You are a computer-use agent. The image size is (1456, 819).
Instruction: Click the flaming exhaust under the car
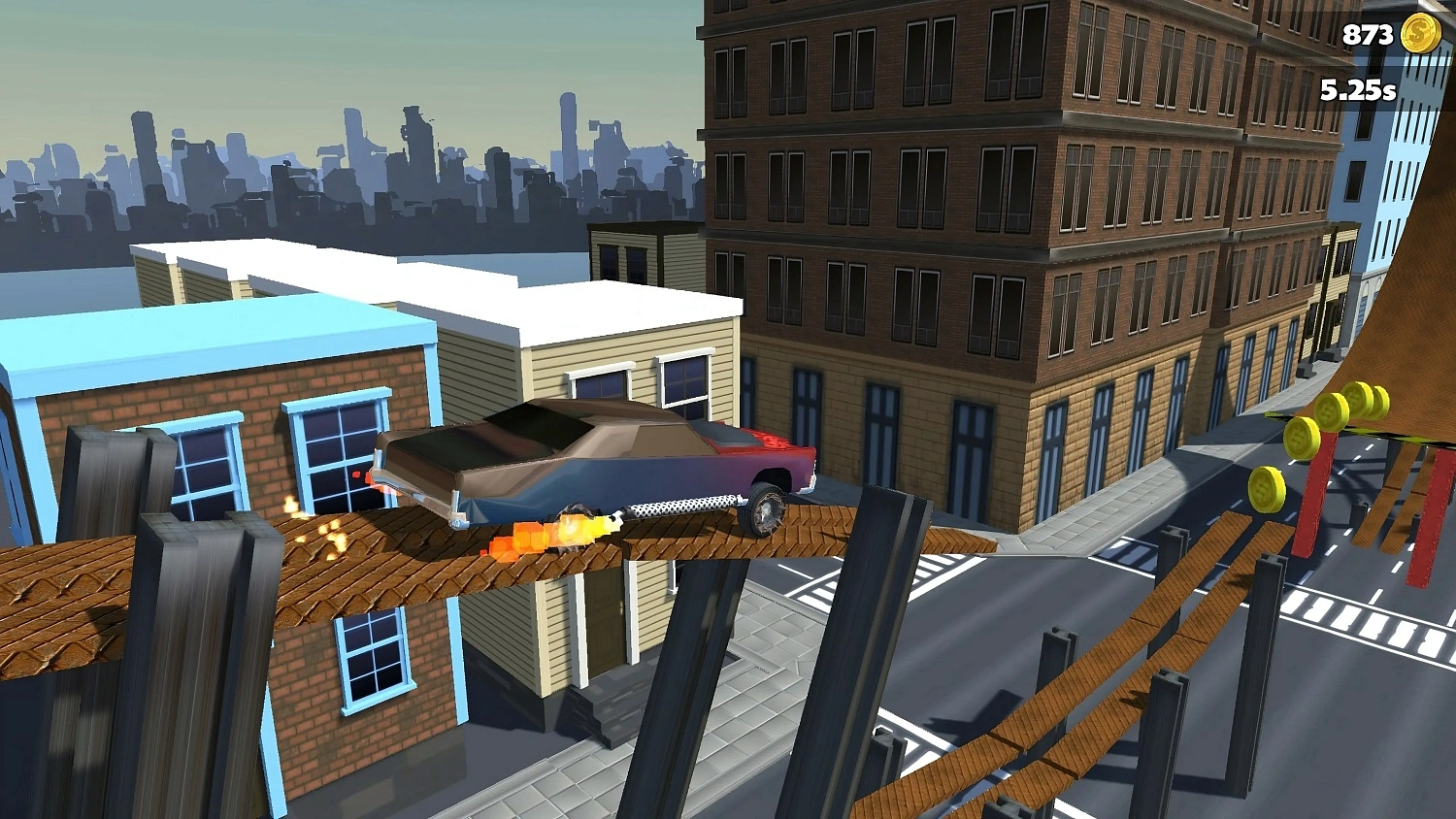544,535
